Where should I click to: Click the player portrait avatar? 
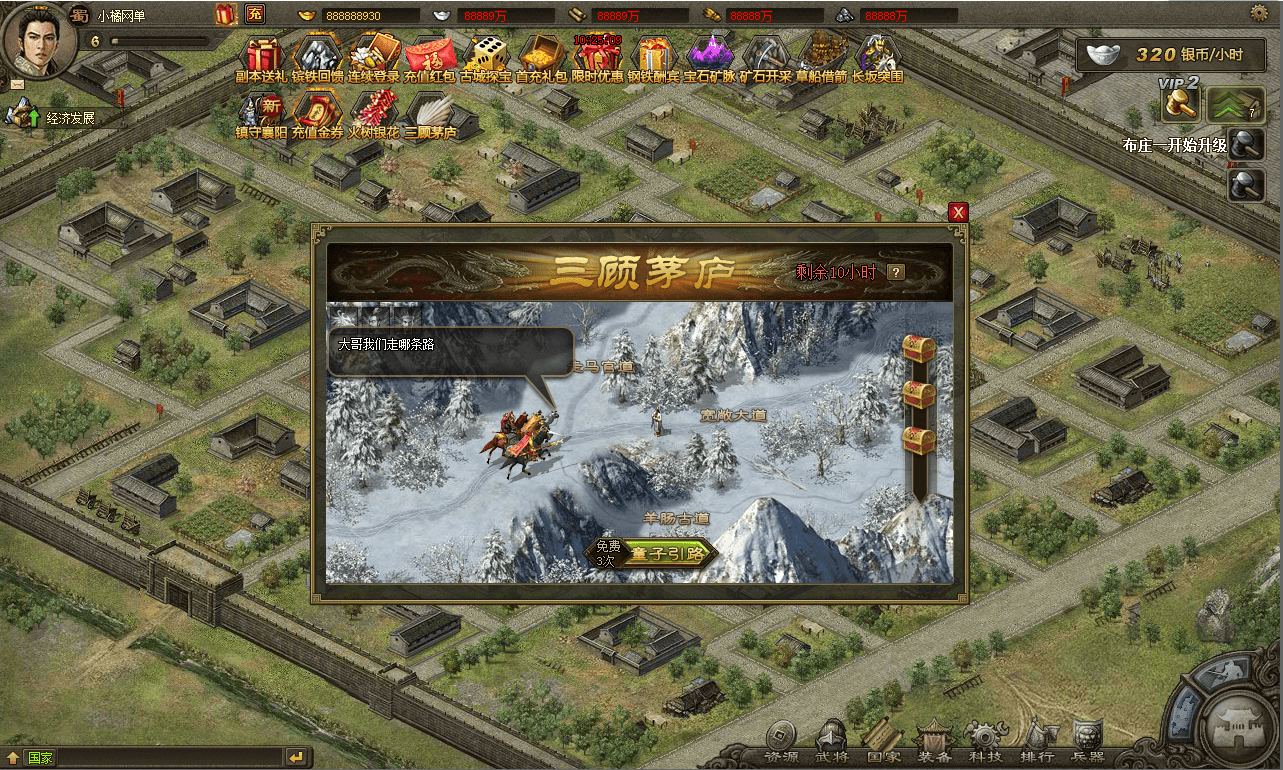click(39, 40)
